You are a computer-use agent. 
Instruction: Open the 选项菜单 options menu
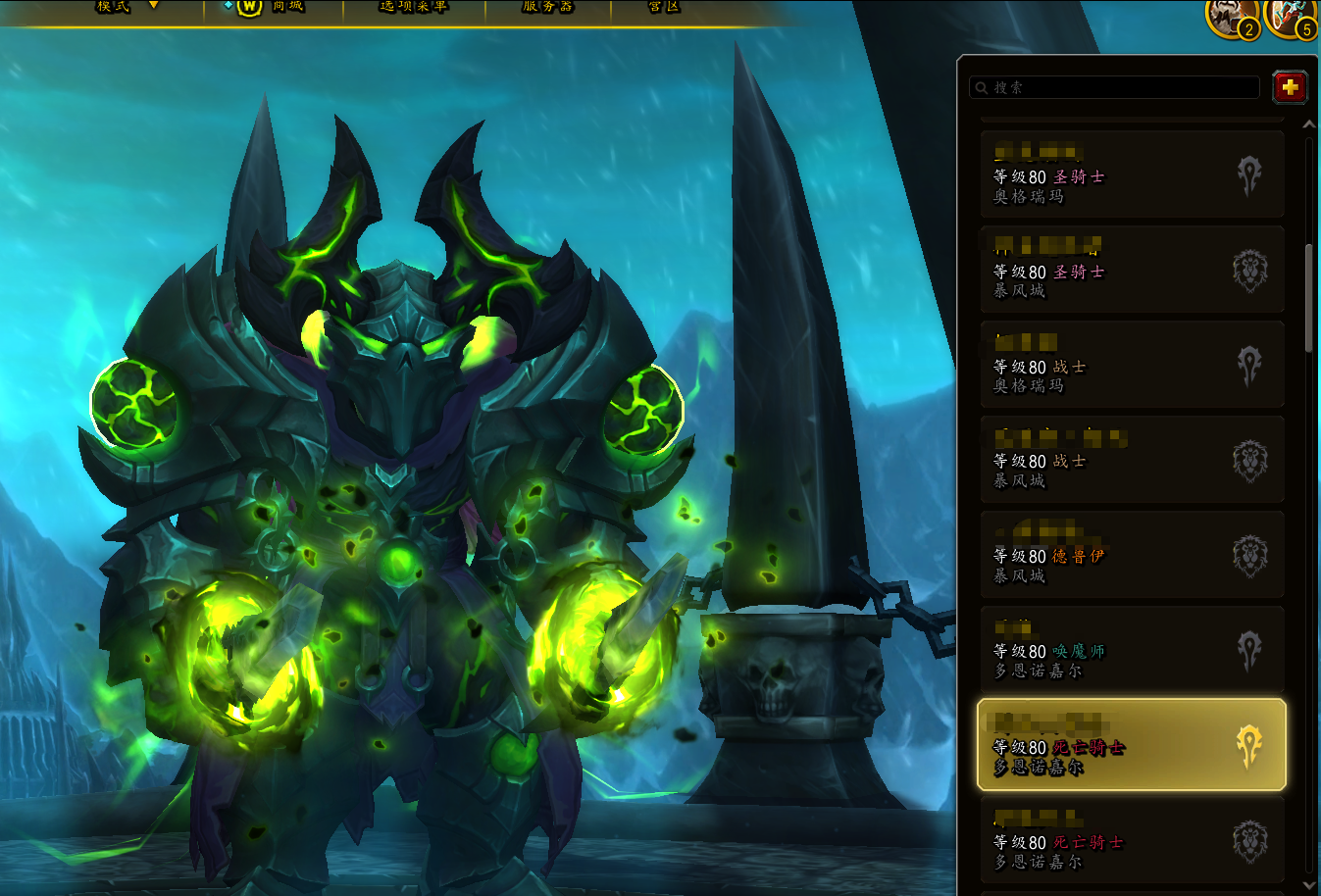(413, 7)
